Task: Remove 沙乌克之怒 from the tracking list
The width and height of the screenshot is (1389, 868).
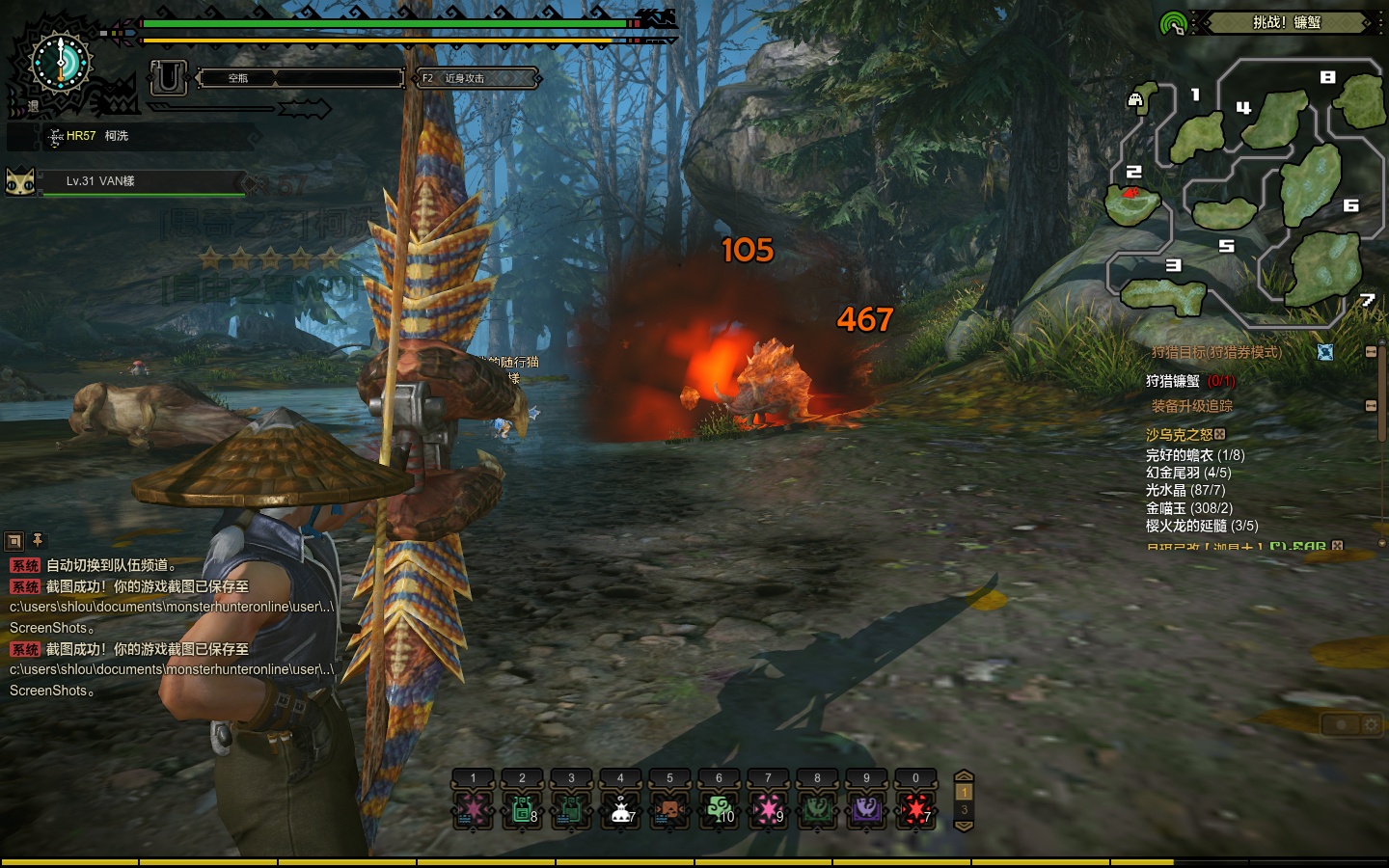Action: [1220, 435]
